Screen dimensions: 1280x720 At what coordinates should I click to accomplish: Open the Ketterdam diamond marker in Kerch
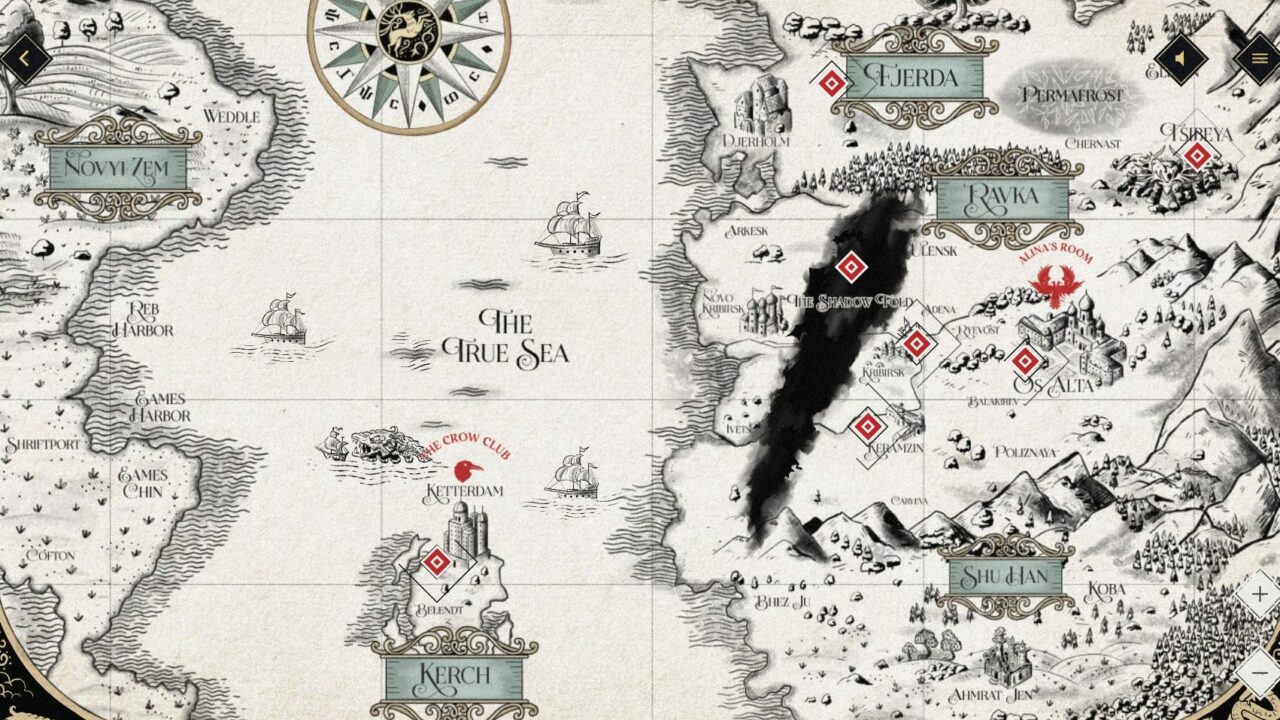click(x=435, y=562)
